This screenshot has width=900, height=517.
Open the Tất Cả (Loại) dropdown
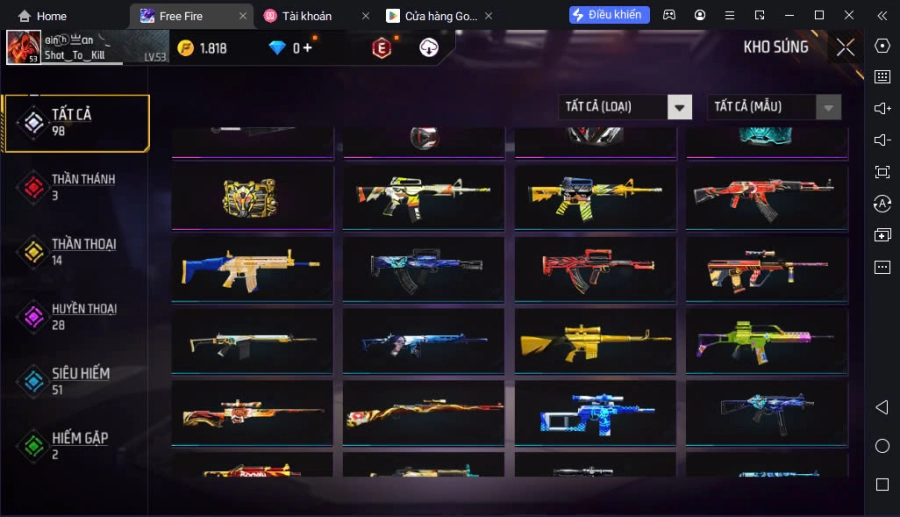pyautogui.click(x=625, y=107)
